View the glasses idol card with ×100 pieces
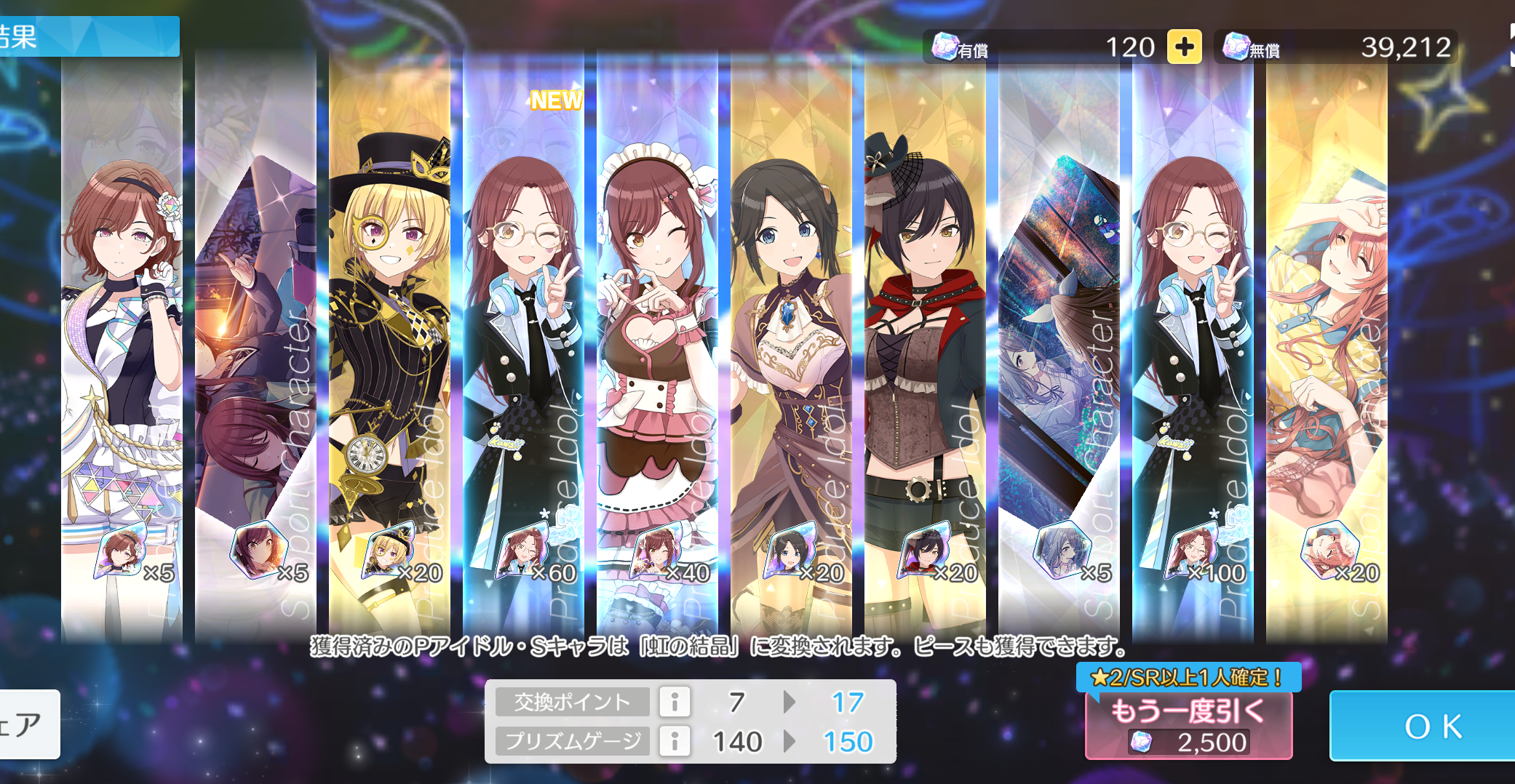1515x784 pixels. click(x=1193, y=349)
